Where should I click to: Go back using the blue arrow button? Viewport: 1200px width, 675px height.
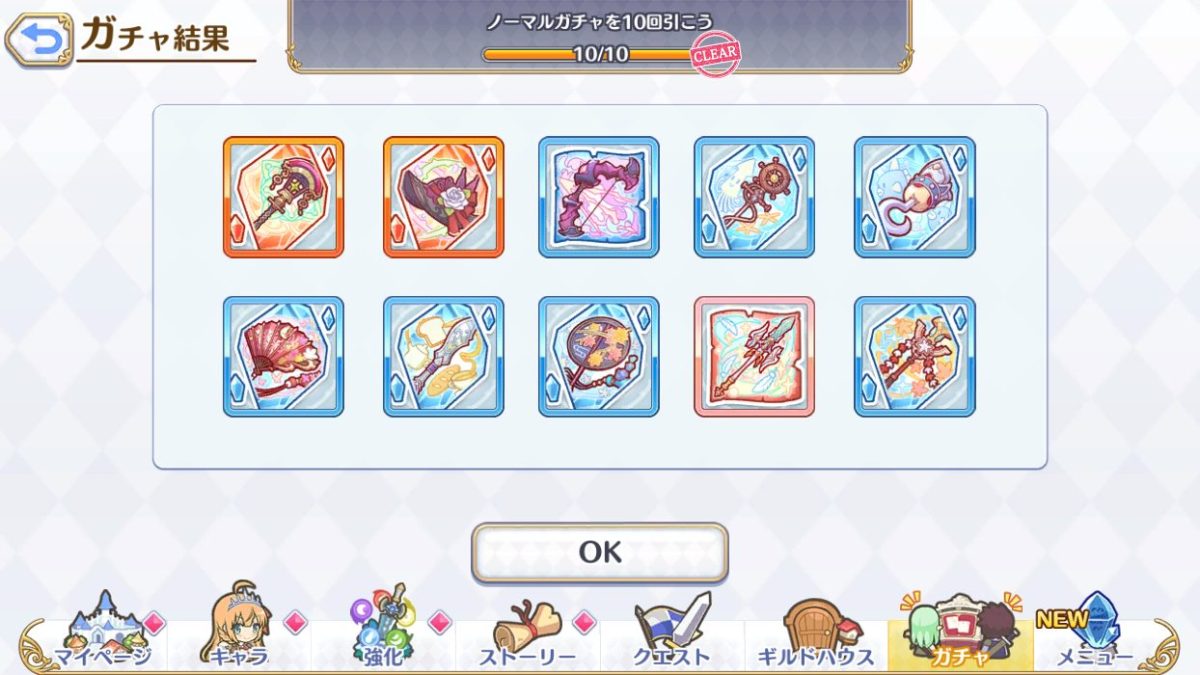[x=39, y=40]
